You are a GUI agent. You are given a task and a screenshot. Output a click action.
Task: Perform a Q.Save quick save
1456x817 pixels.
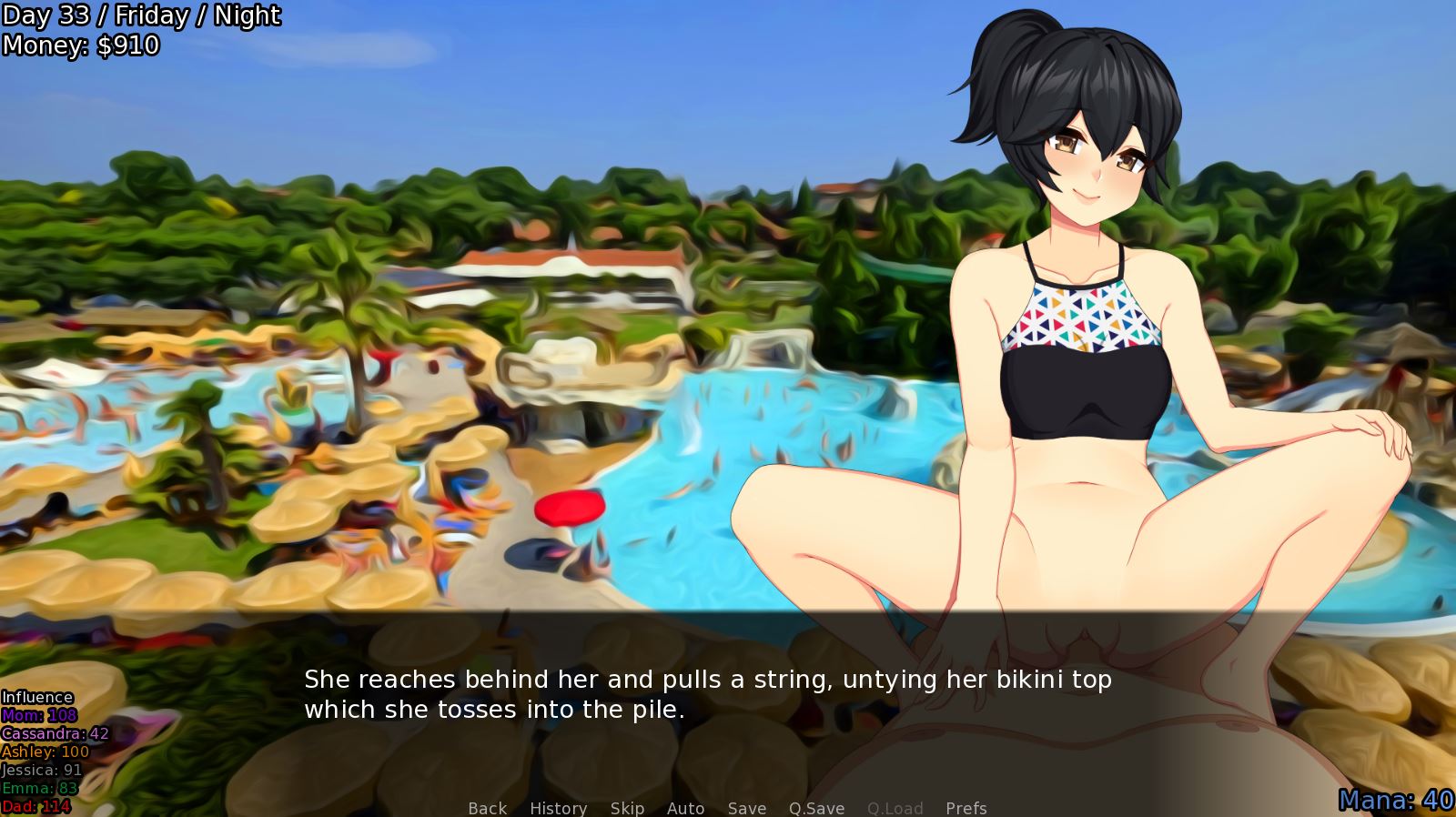815,808
